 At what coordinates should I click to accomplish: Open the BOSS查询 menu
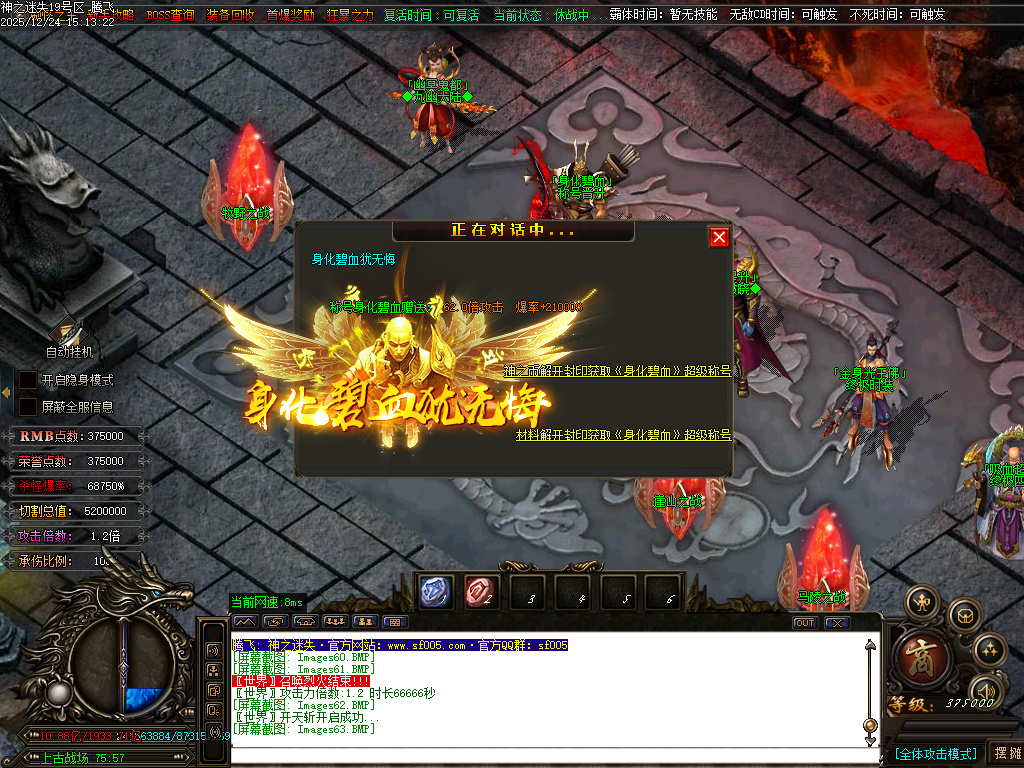pos(170,15)
